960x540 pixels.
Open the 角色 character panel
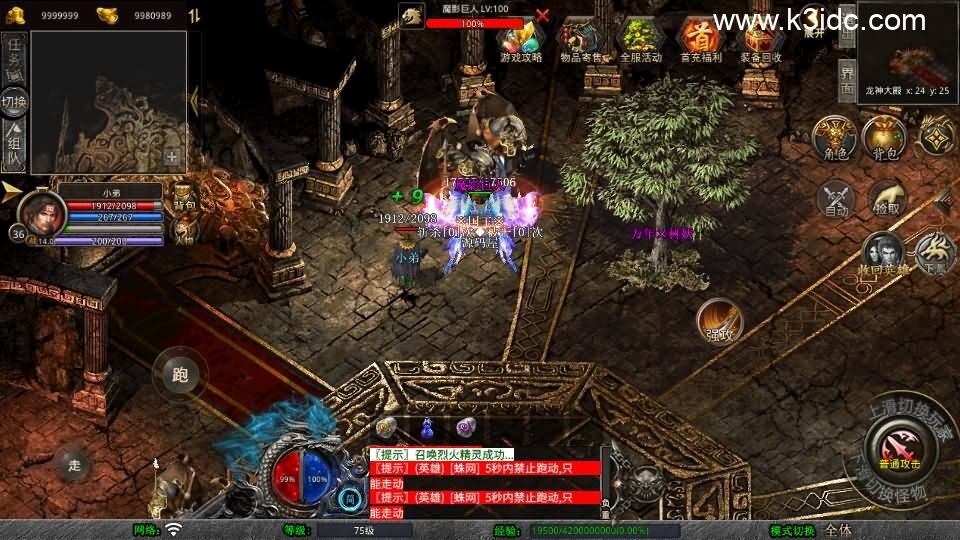point(833,138)
